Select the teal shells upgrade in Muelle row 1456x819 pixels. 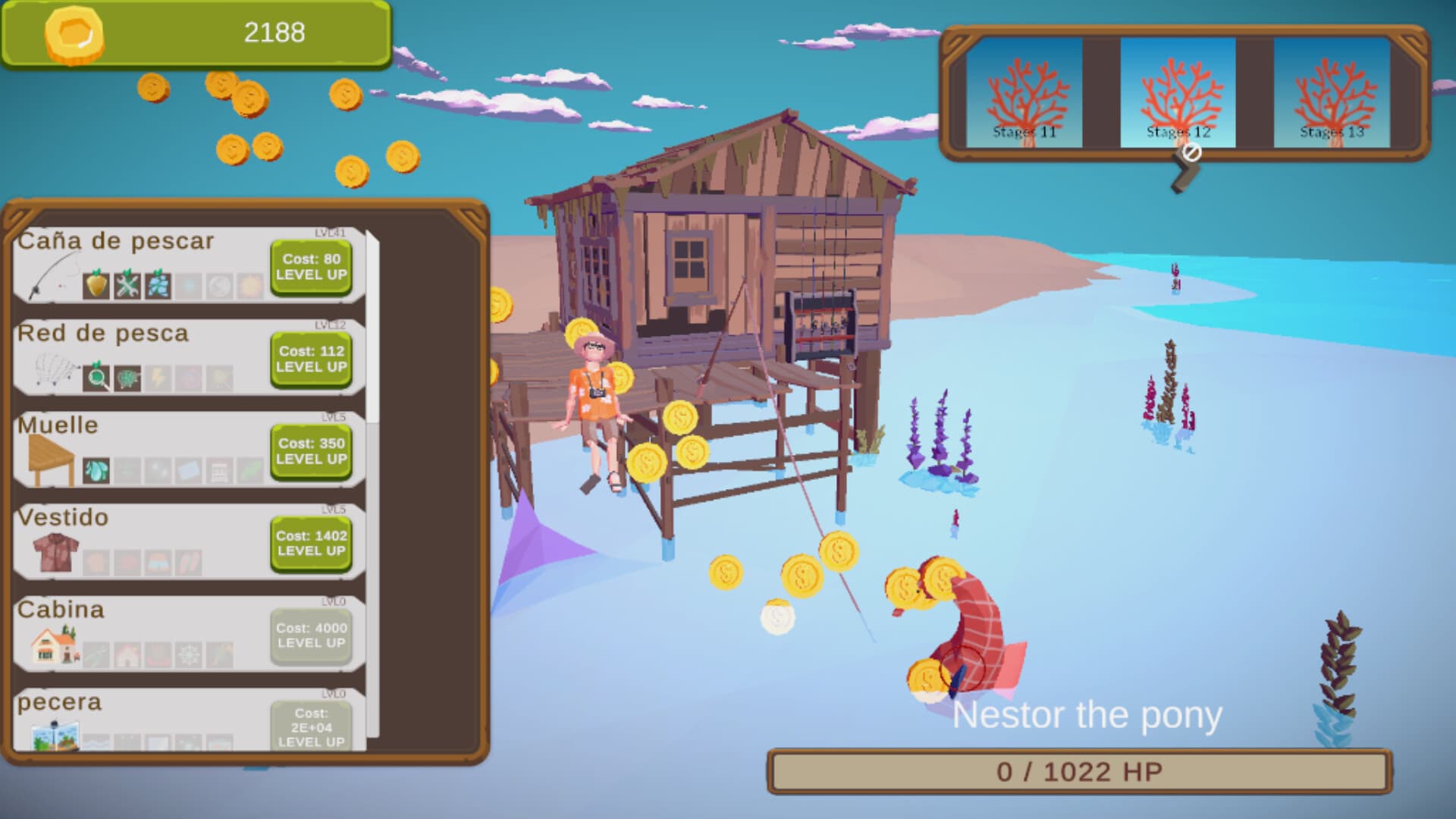pos(95,469)
